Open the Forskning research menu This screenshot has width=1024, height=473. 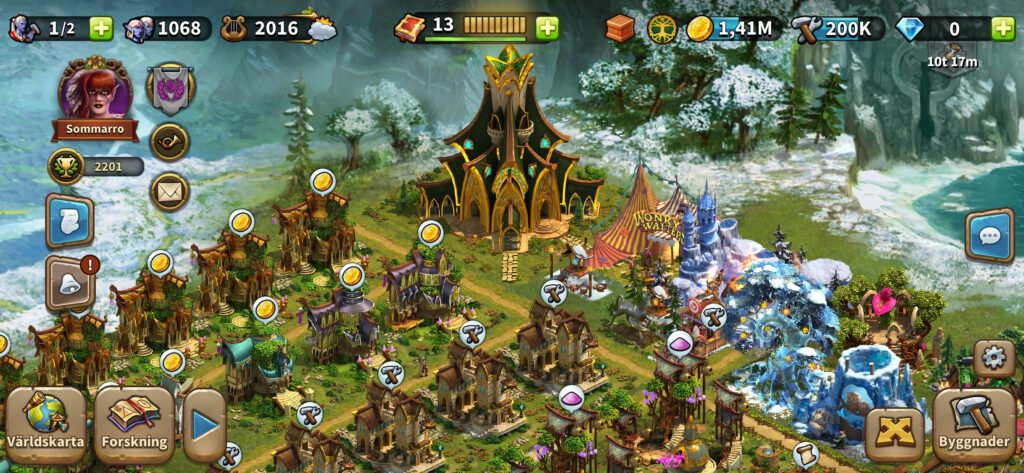pyautogui.click(x=134, y=424)
